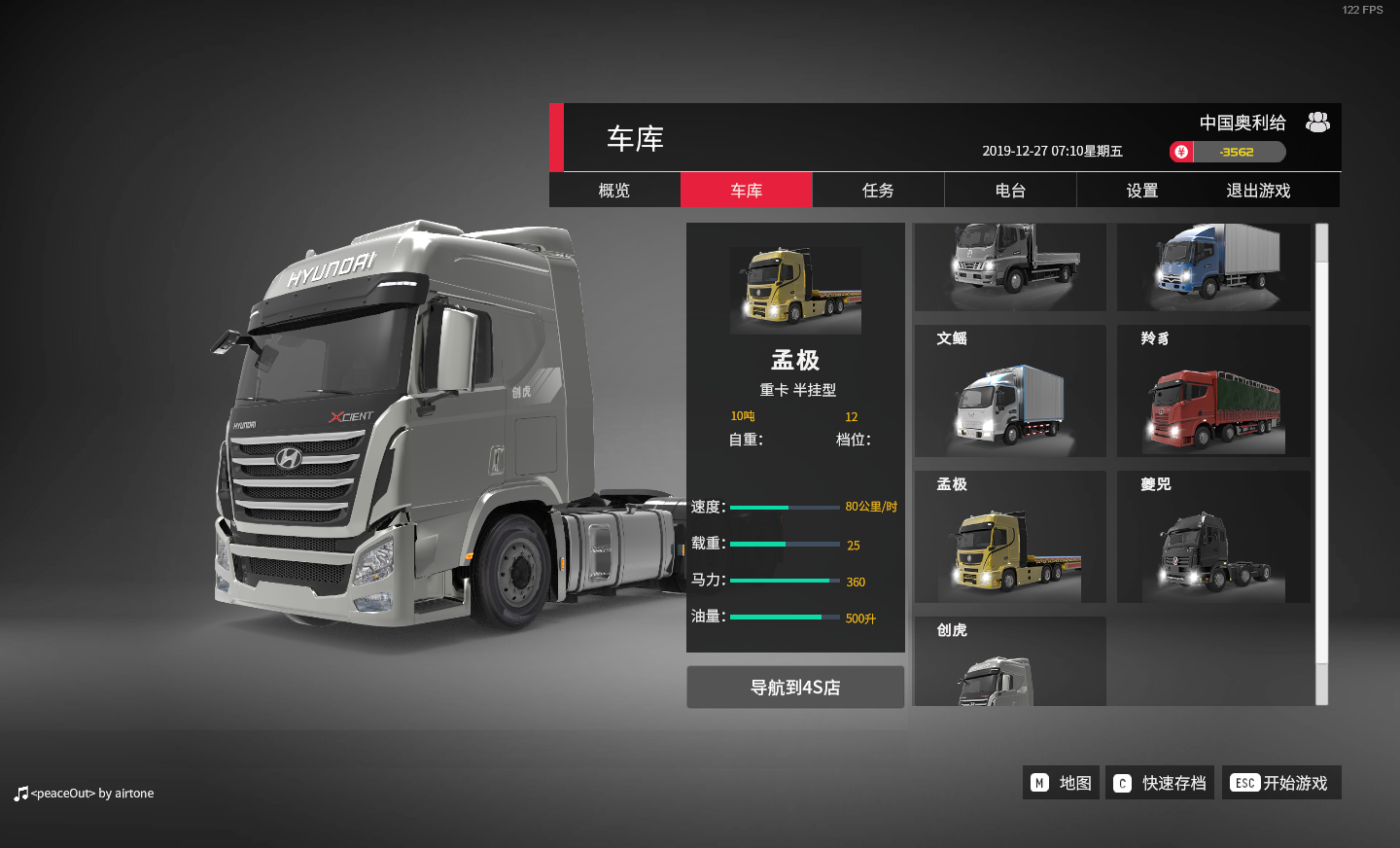Switch to the 概览 tab
1400x848 pixels.
tap(614, 191)
